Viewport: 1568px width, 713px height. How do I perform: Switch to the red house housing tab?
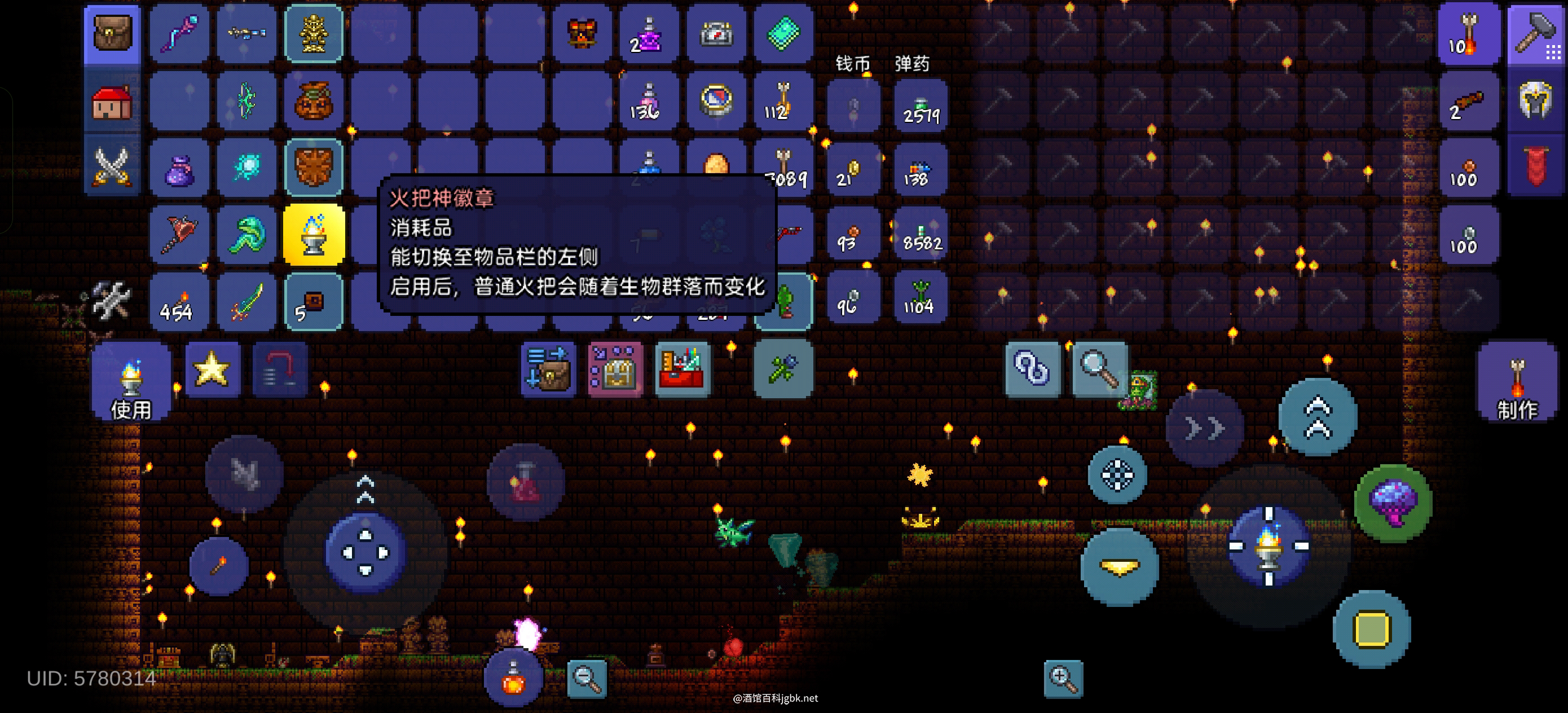tap(113, 102)
